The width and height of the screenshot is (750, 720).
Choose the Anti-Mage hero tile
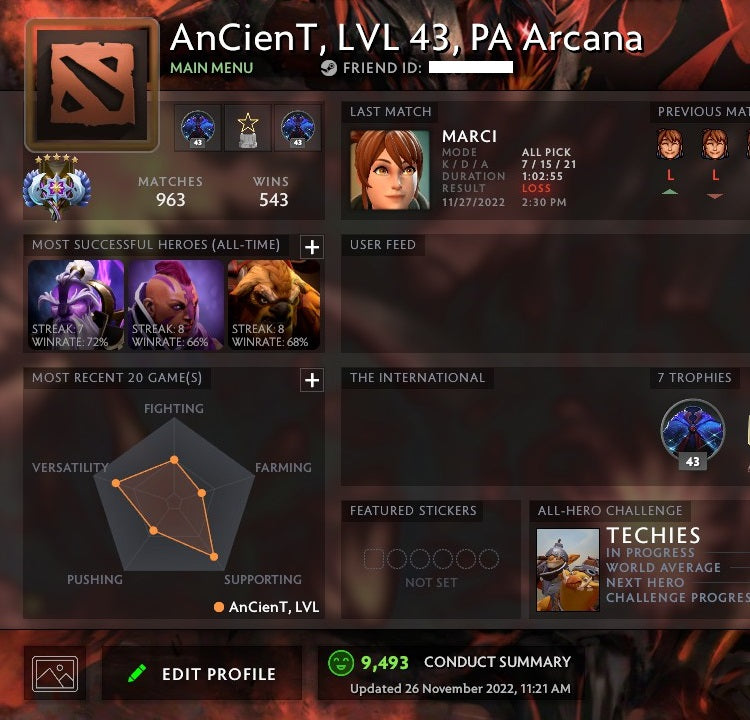175,305
